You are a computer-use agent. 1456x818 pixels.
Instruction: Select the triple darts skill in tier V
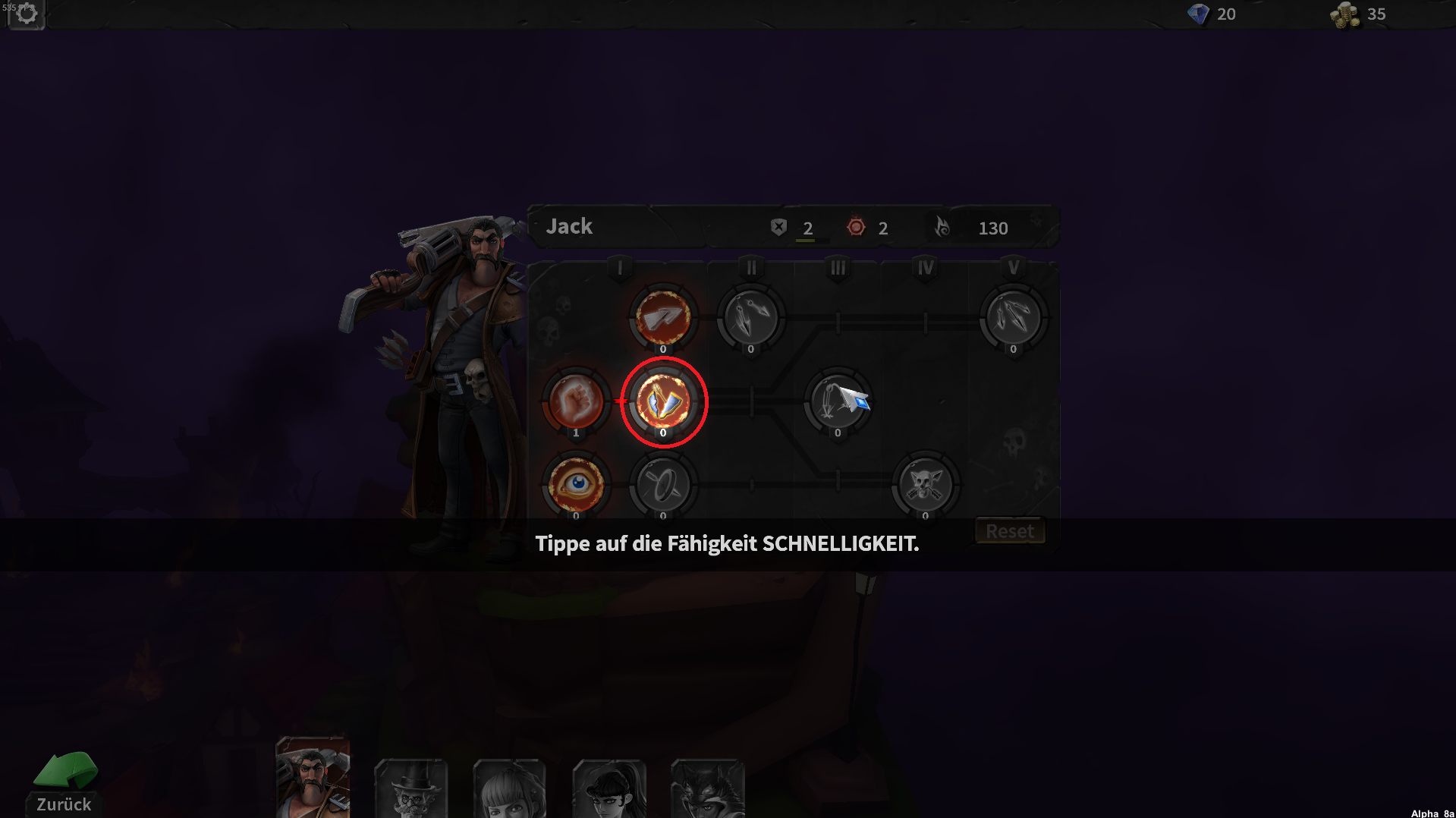click(1012, 317)
